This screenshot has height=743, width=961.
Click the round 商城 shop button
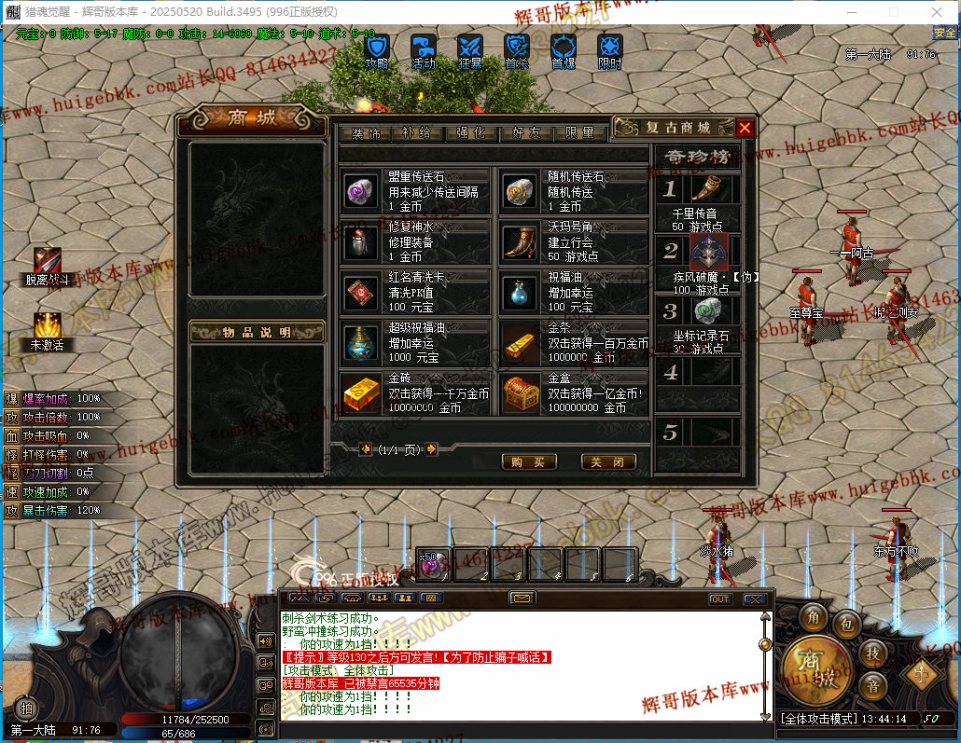pos(805,665)
